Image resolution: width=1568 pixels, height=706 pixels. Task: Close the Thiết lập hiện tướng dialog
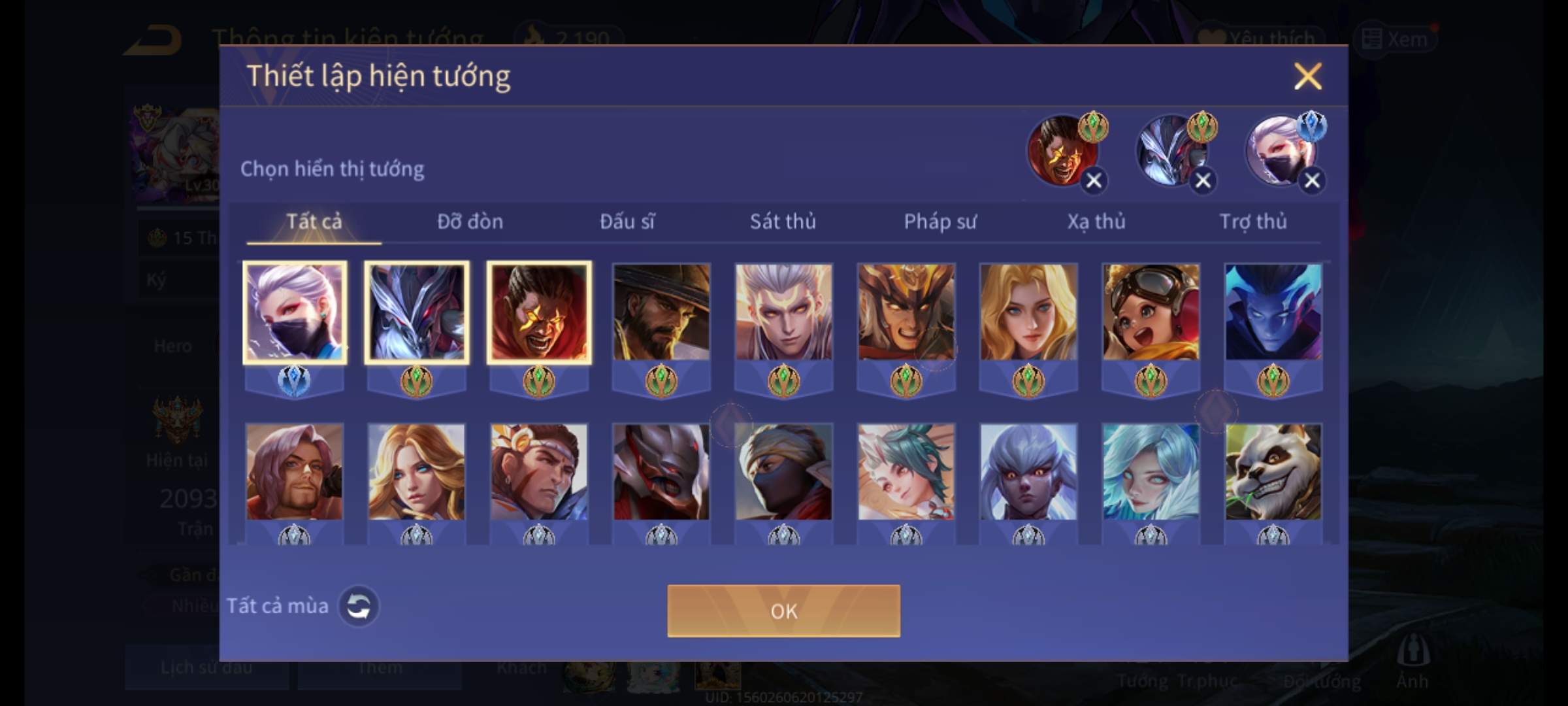tap(1307, 76)
